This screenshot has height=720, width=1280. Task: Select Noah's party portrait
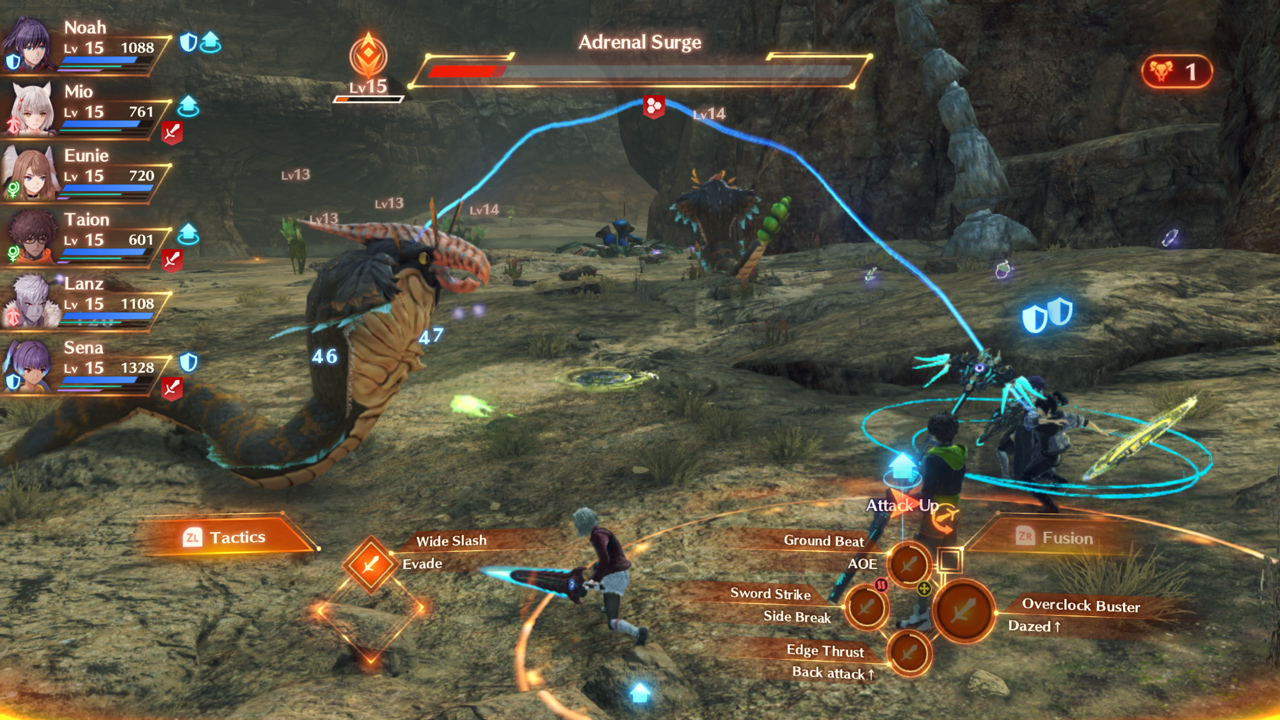pyautogui.click(x=30, y=44)
